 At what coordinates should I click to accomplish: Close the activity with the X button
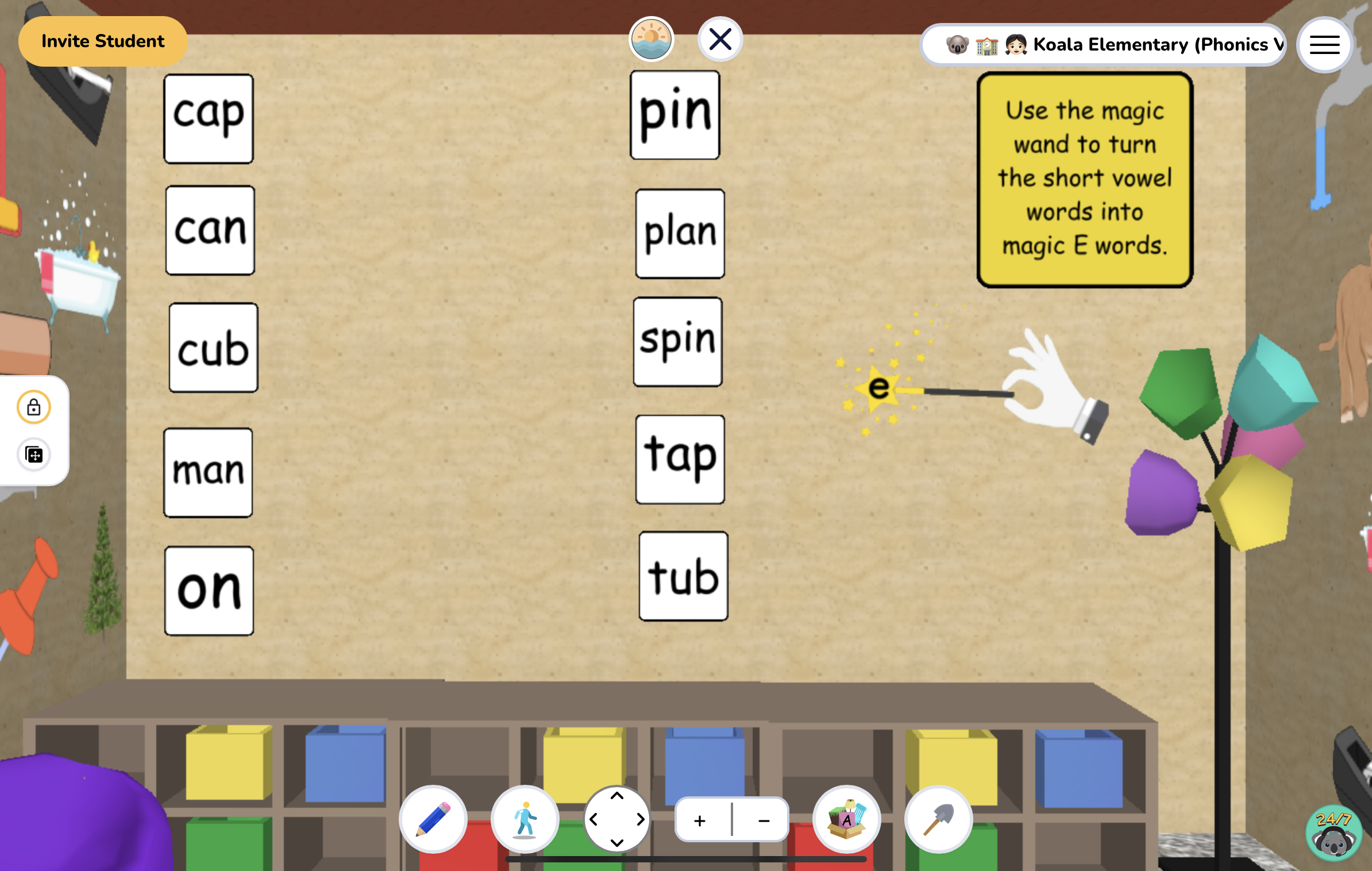(720, 39)
